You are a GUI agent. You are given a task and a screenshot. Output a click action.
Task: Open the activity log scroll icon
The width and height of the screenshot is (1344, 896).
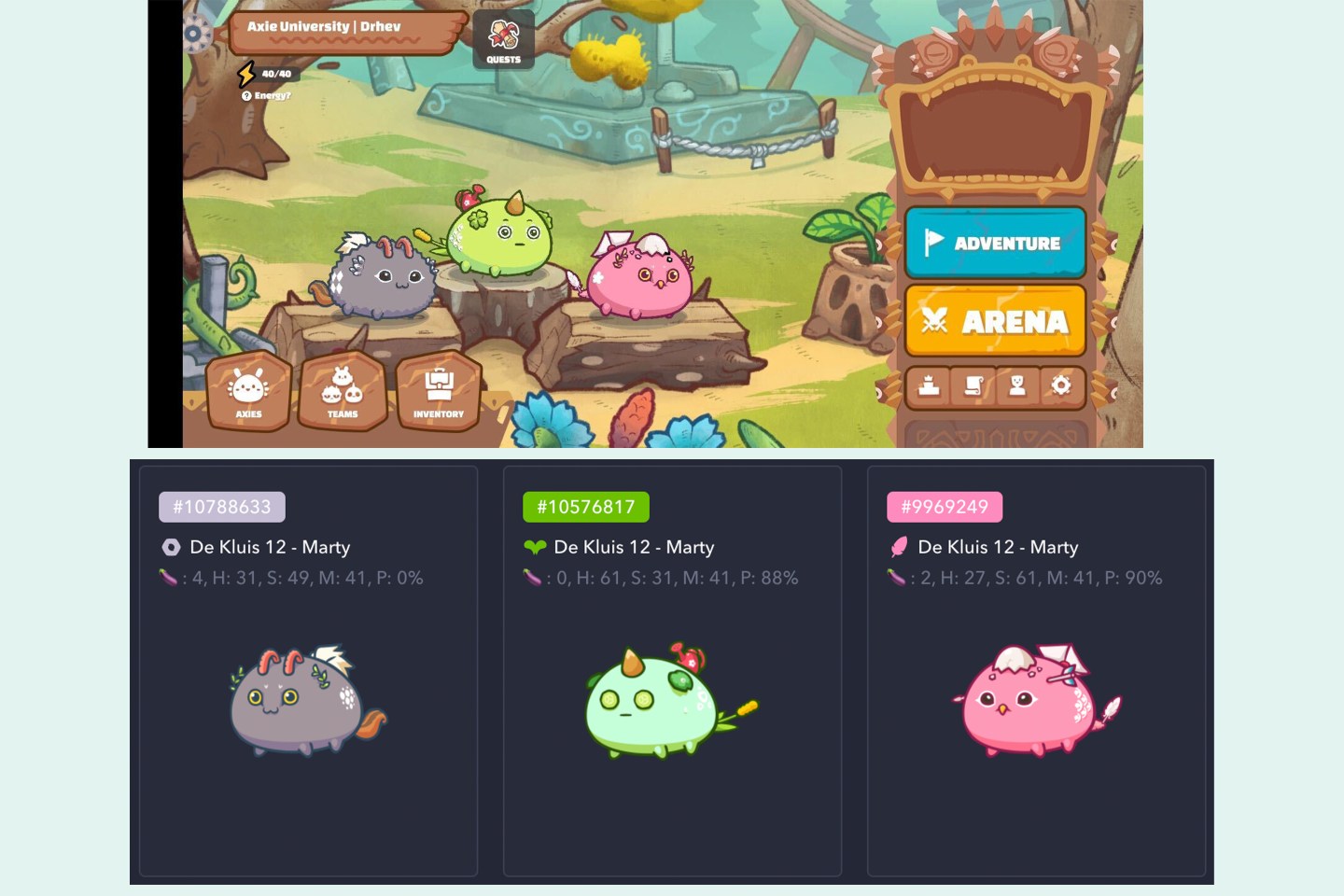point(973,385)
